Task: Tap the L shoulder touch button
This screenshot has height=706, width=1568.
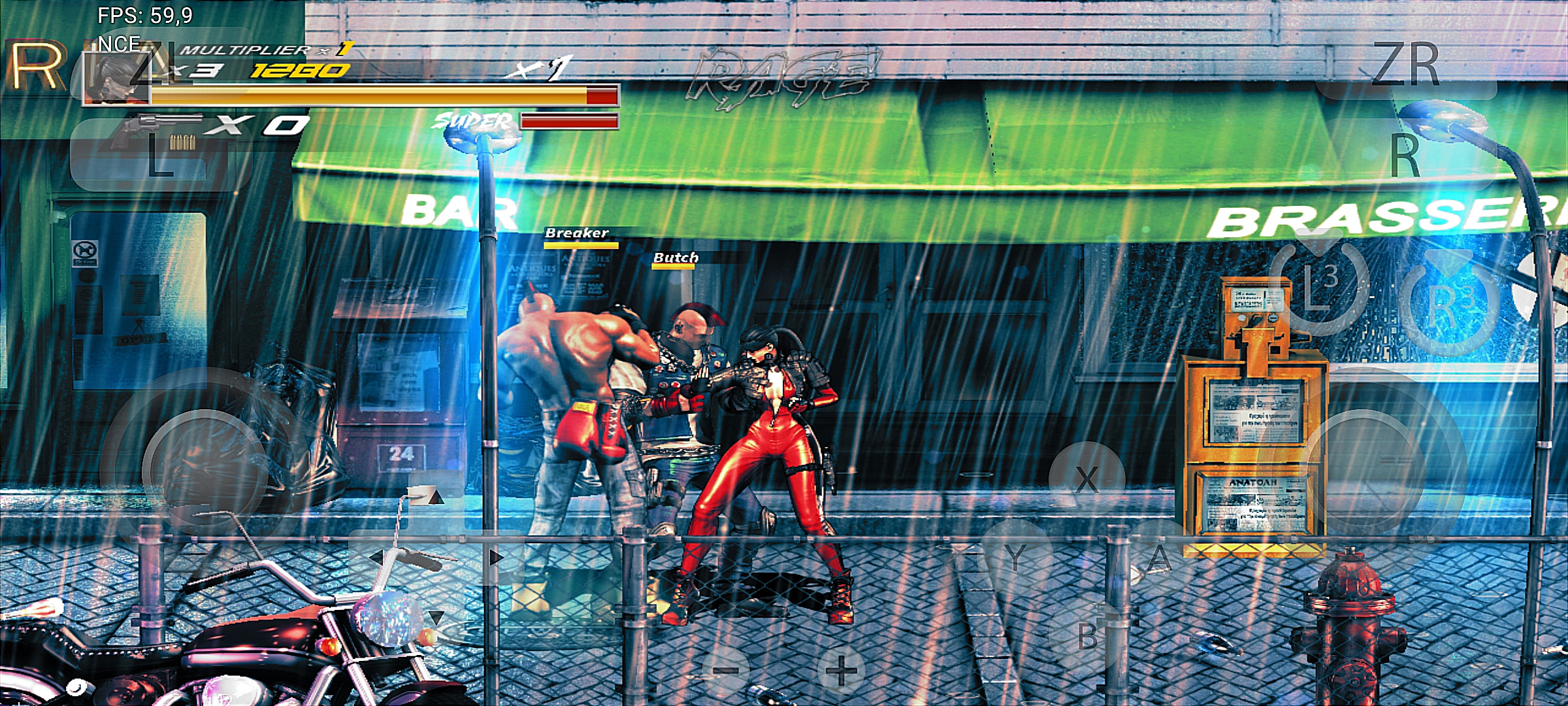Action: point(161,156)
